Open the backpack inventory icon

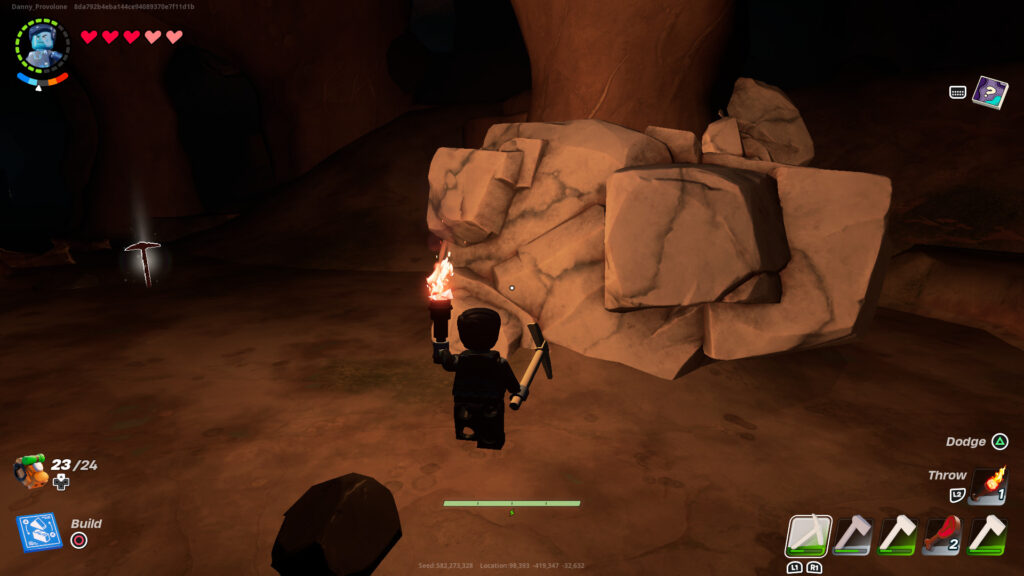click(x=32, y=470)
